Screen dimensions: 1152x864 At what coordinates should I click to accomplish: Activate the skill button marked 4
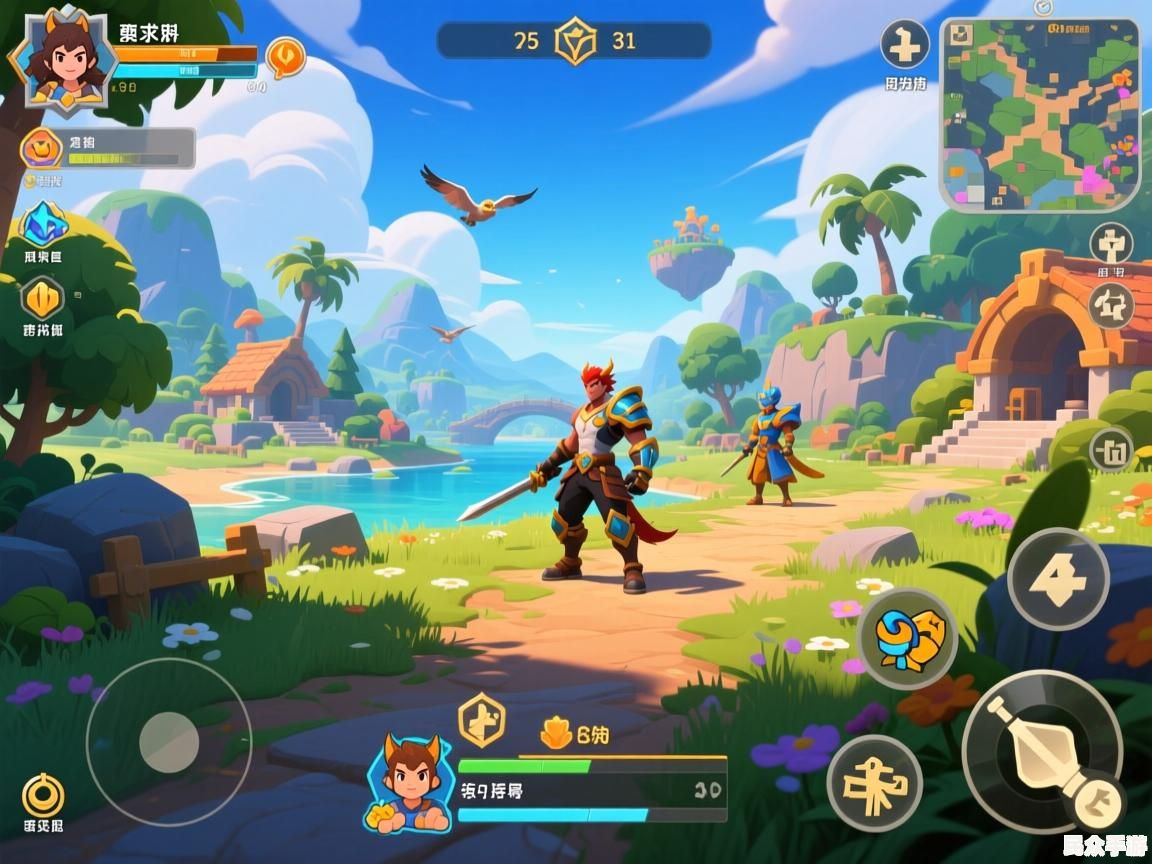pyautogui.click(x=1057, y=578)
